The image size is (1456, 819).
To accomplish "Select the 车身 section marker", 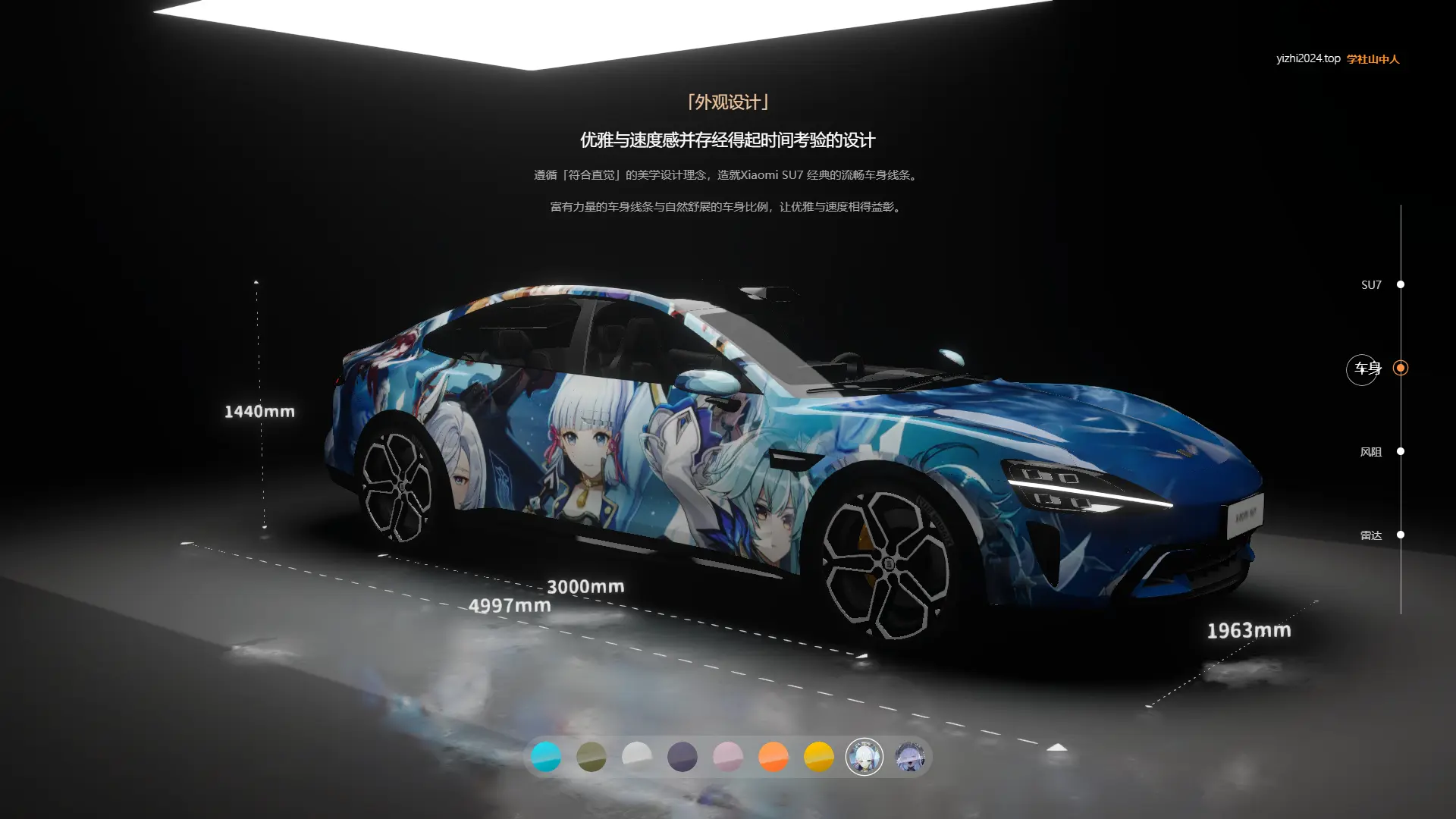I will [1400, 369].
